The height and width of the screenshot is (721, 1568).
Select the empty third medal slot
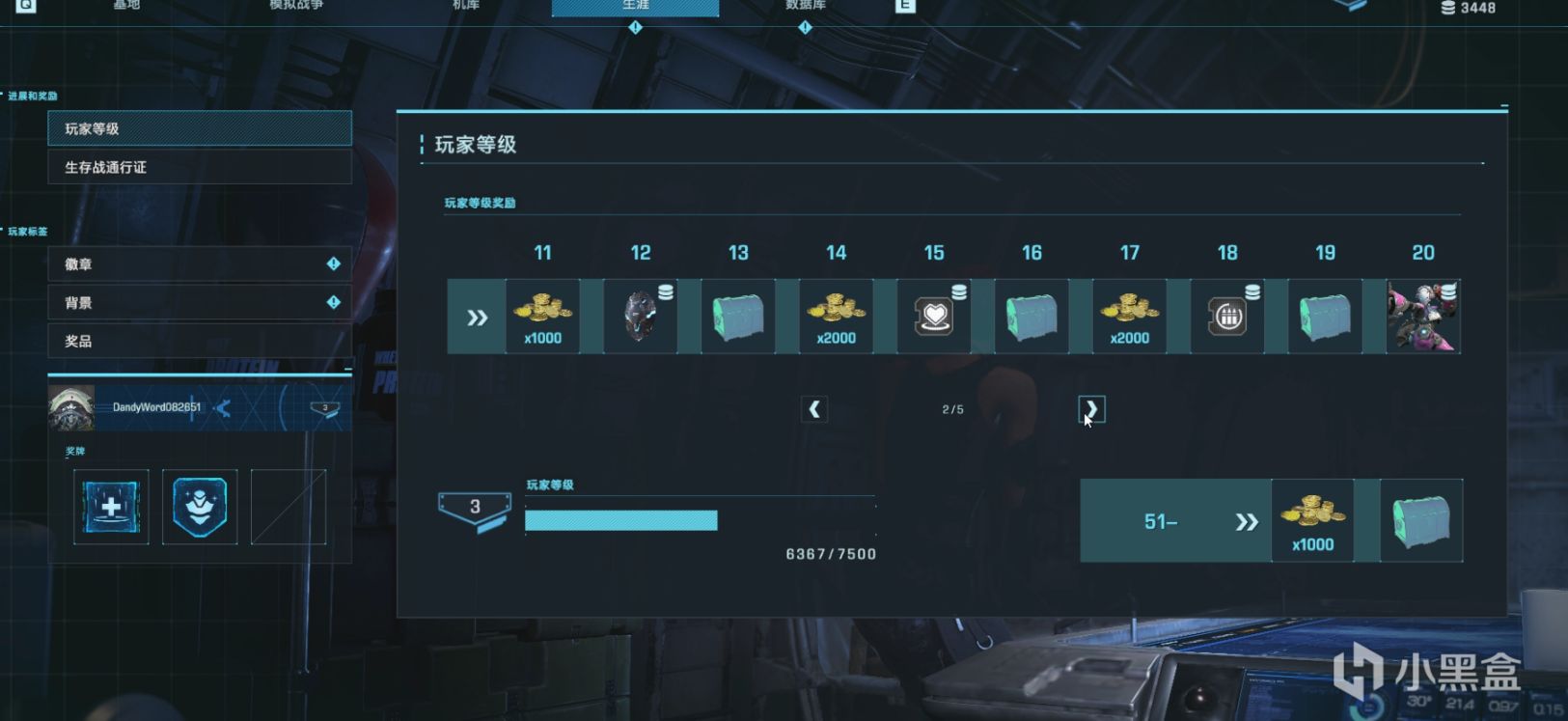(288, 507)
